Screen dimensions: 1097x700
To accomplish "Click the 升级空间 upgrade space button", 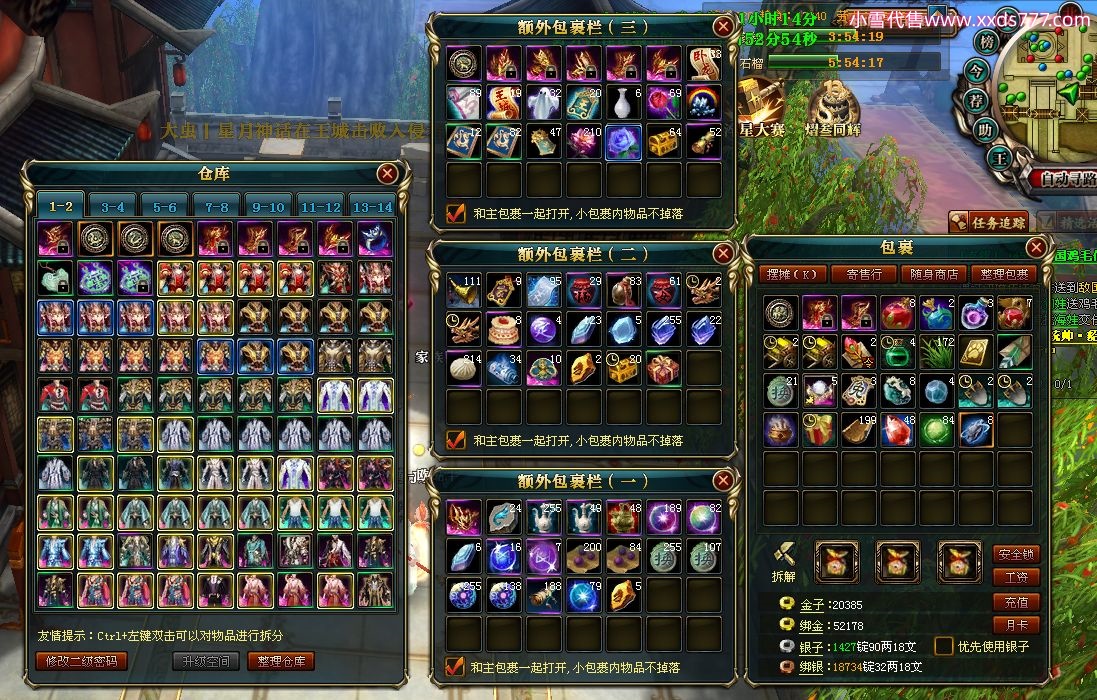I will tap(206, 661).
